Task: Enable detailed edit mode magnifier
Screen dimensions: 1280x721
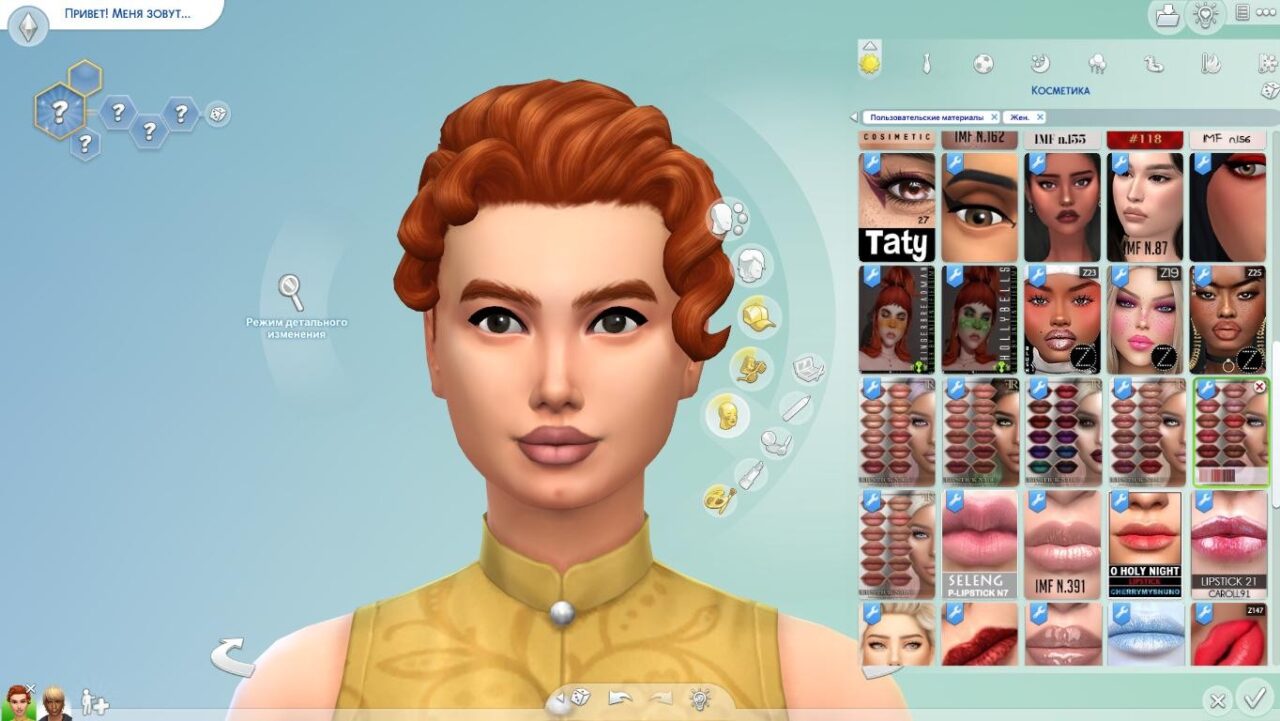Action: coord(291,292)
